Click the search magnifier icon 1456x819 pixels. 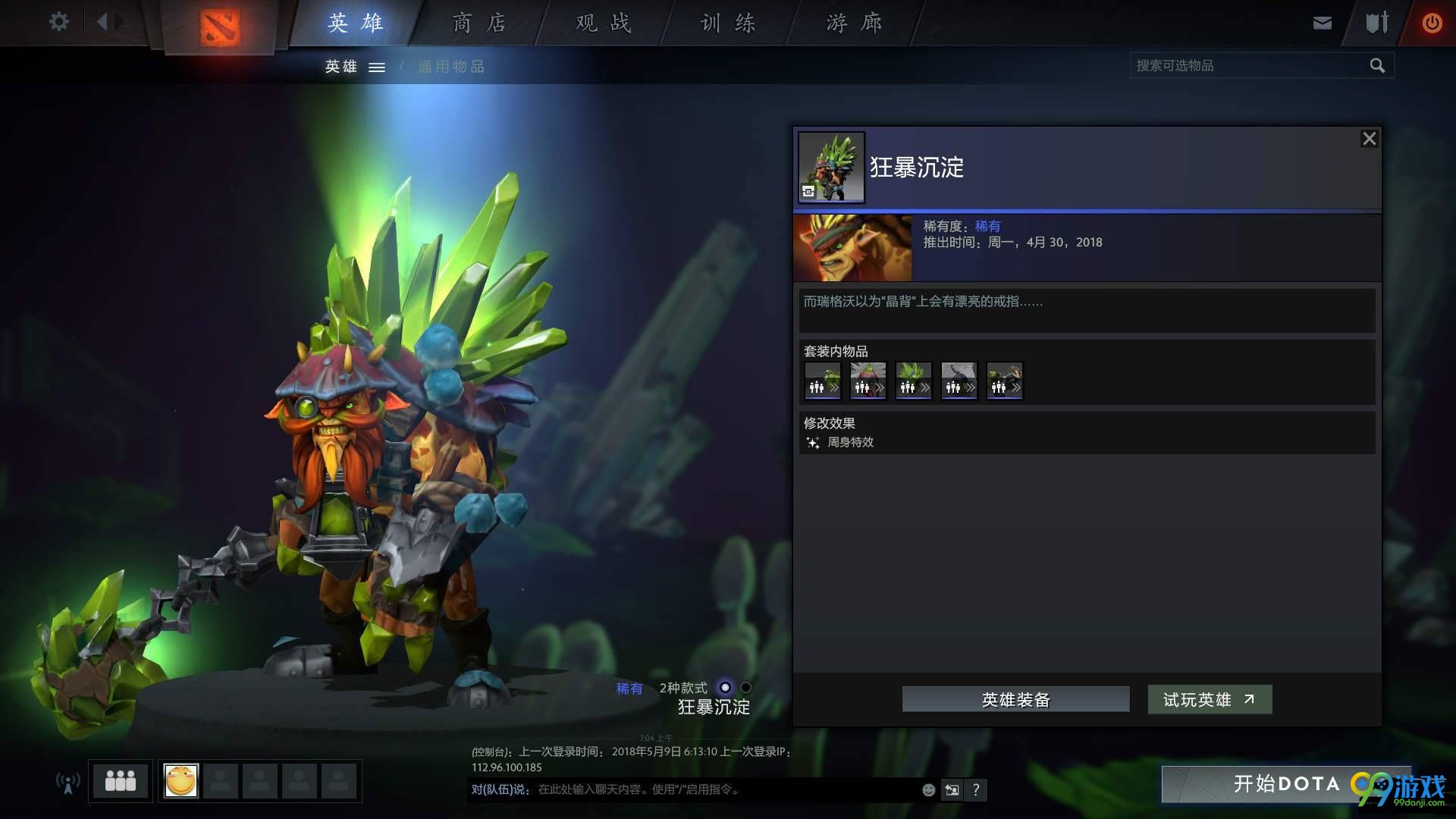(x=1377, y=65)
